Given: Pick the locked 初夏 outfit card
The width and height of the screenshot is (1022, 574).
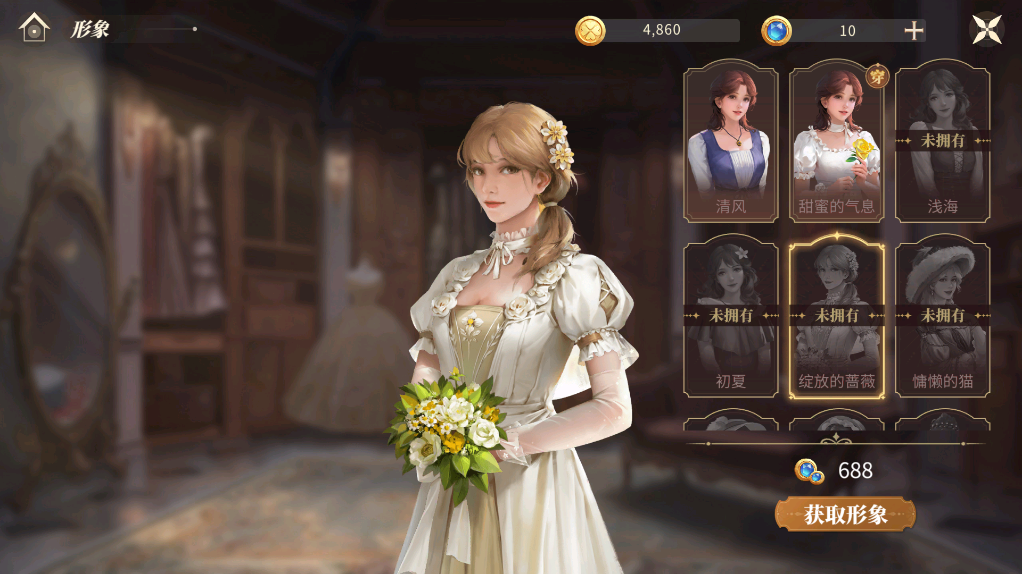Looking at the screenshot, I should 731,316.
